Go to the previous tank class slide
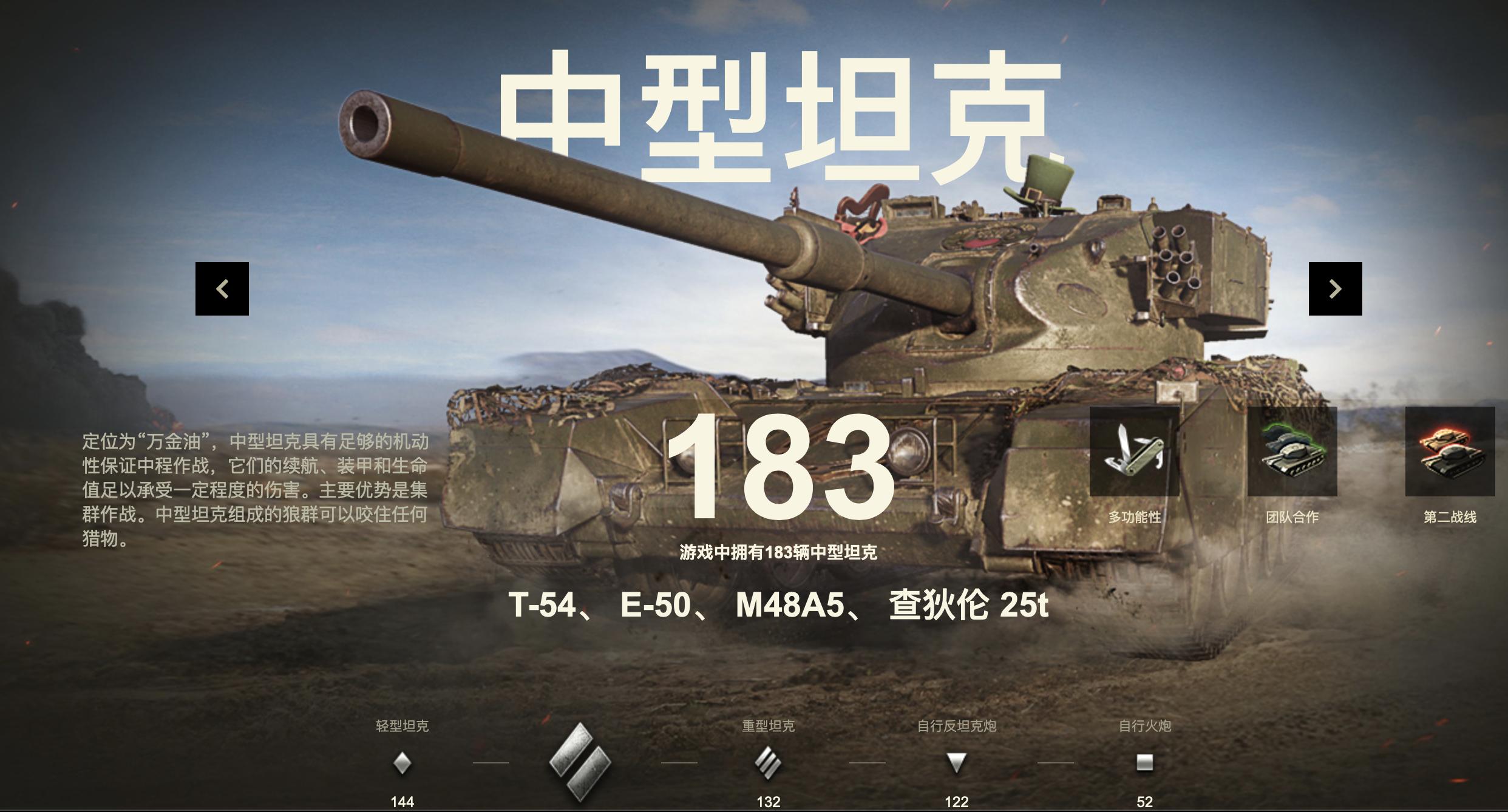 point(223,290)
